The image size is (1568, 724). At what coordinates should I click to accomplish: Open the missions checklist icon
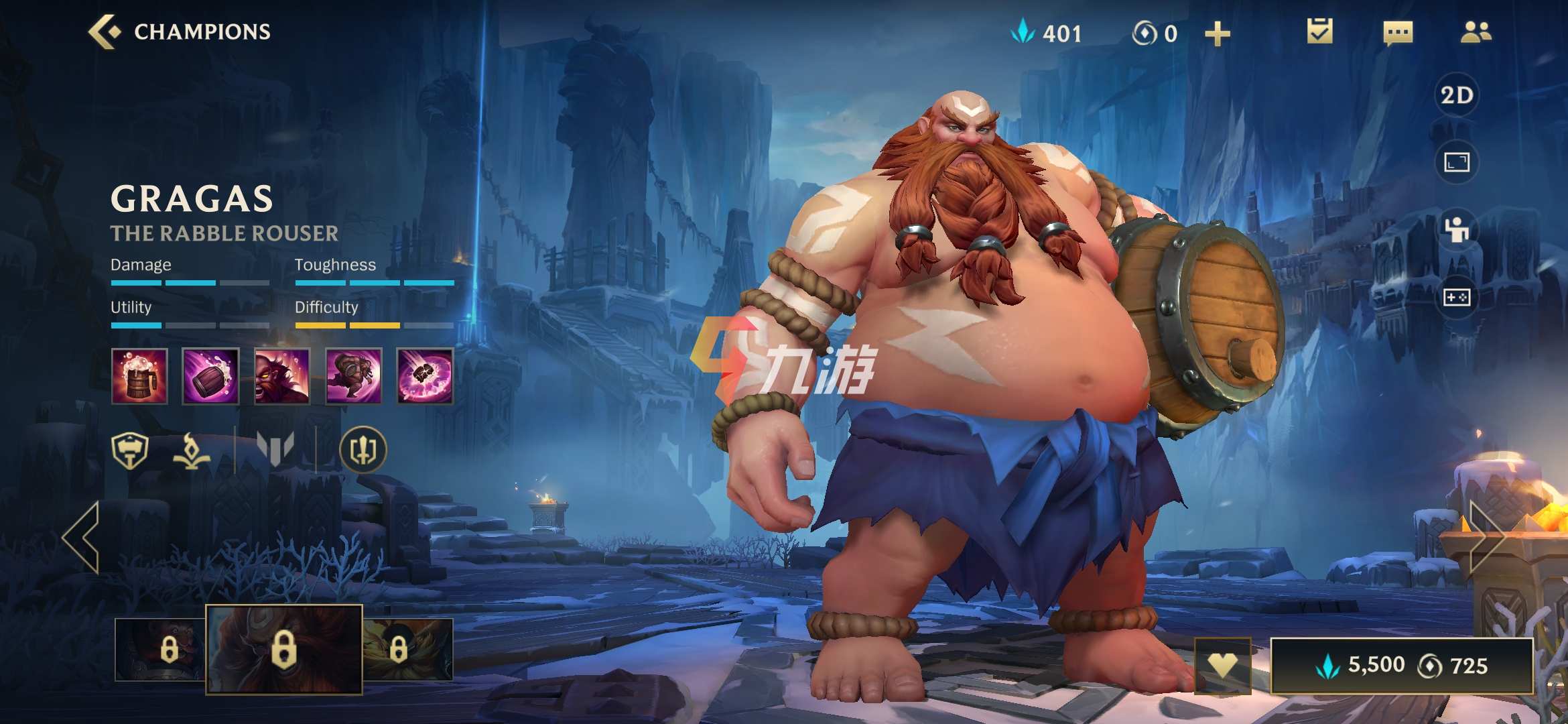pos(1319,32)
